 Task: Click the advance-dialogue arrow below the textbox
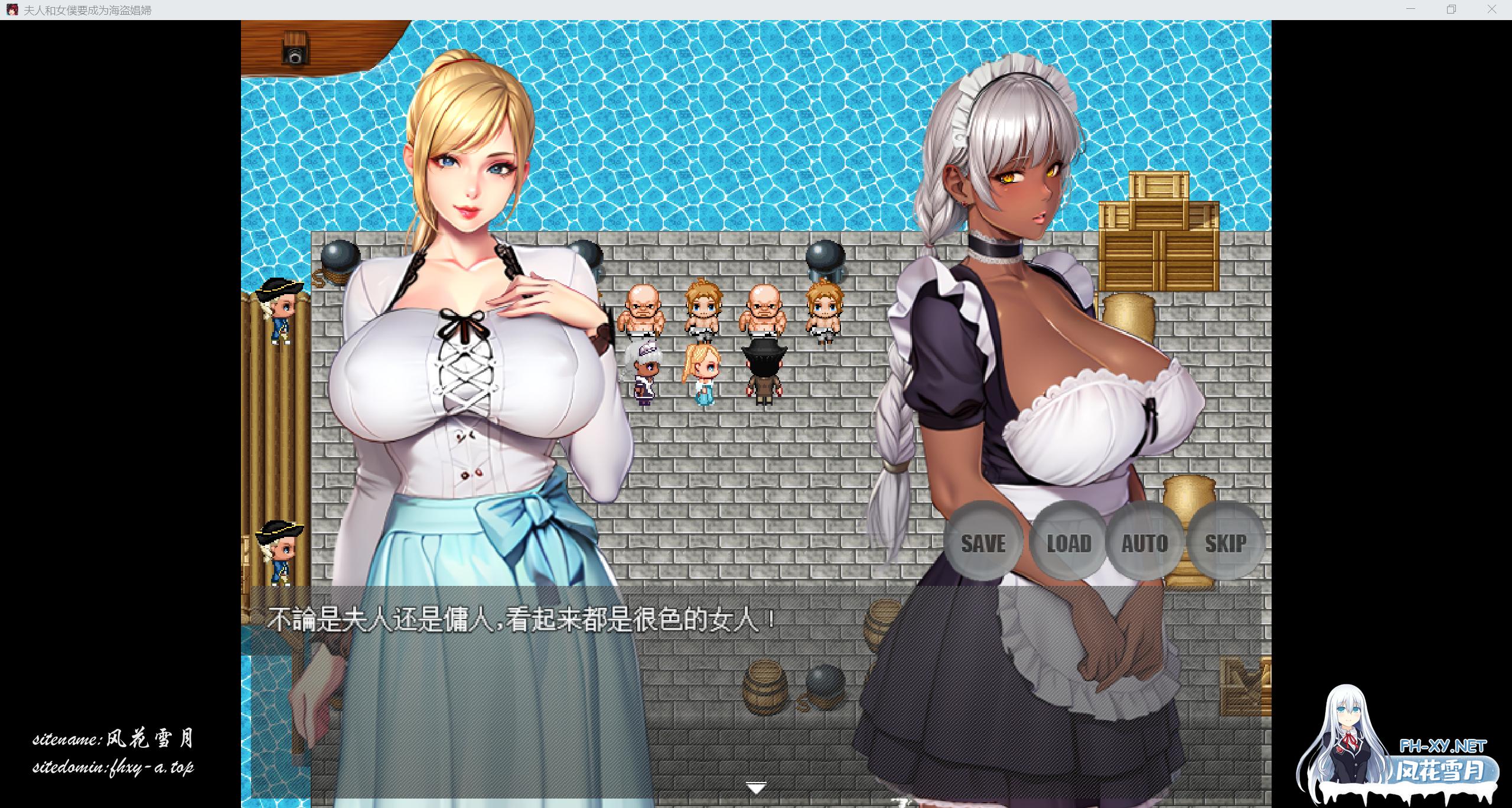click(756, 787)
